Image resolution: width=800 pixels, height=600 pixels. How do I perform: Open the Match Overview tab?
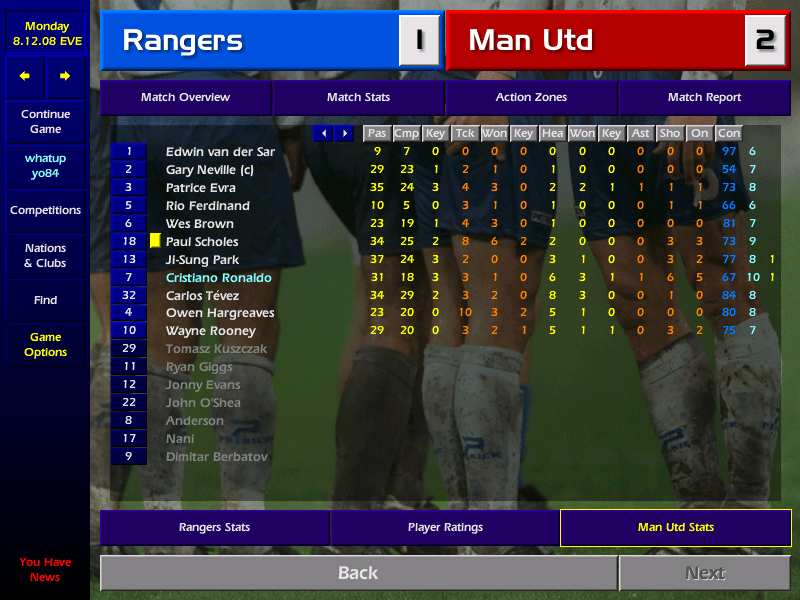(x=185, y=97)
